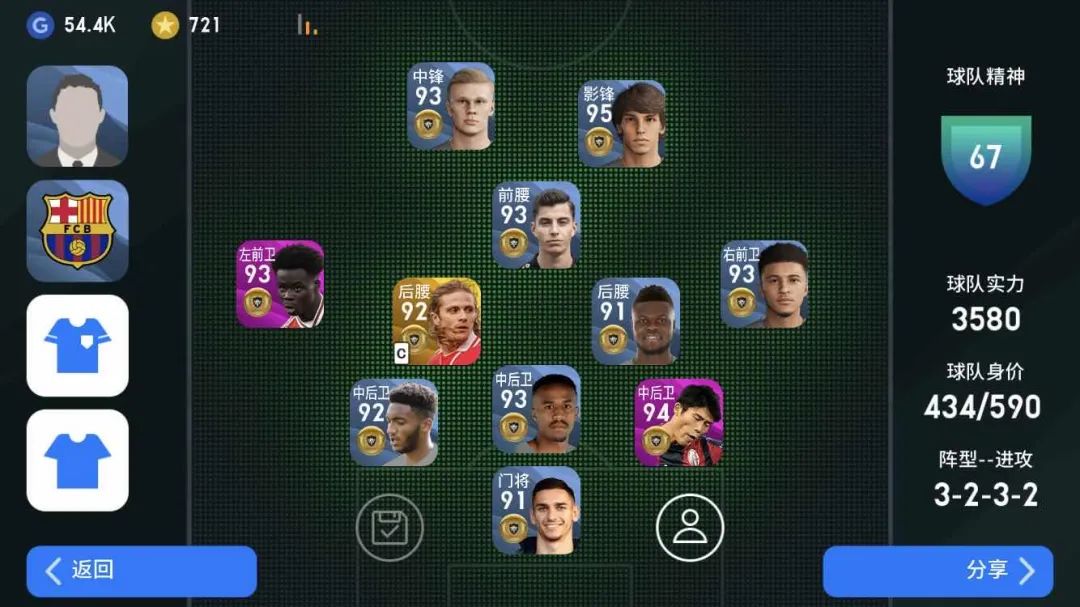Open the manager avatar profile

coord(77,116)
